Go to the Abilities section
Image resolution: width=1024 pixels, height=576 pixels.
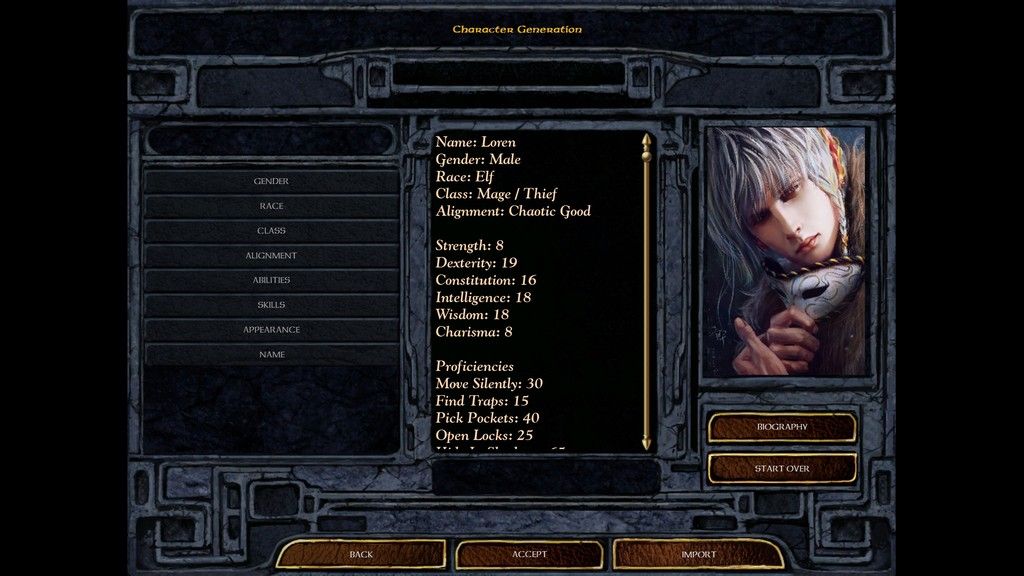(x=271, y=280)
